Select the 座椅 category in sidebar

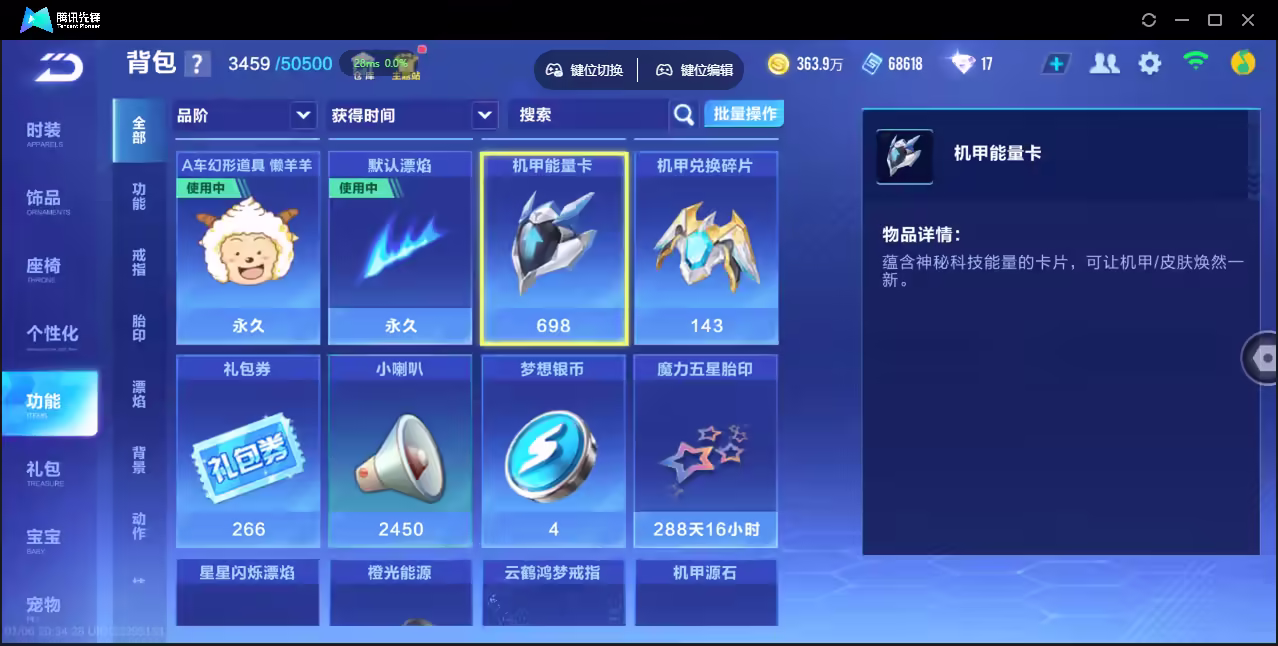pos(44,268)
